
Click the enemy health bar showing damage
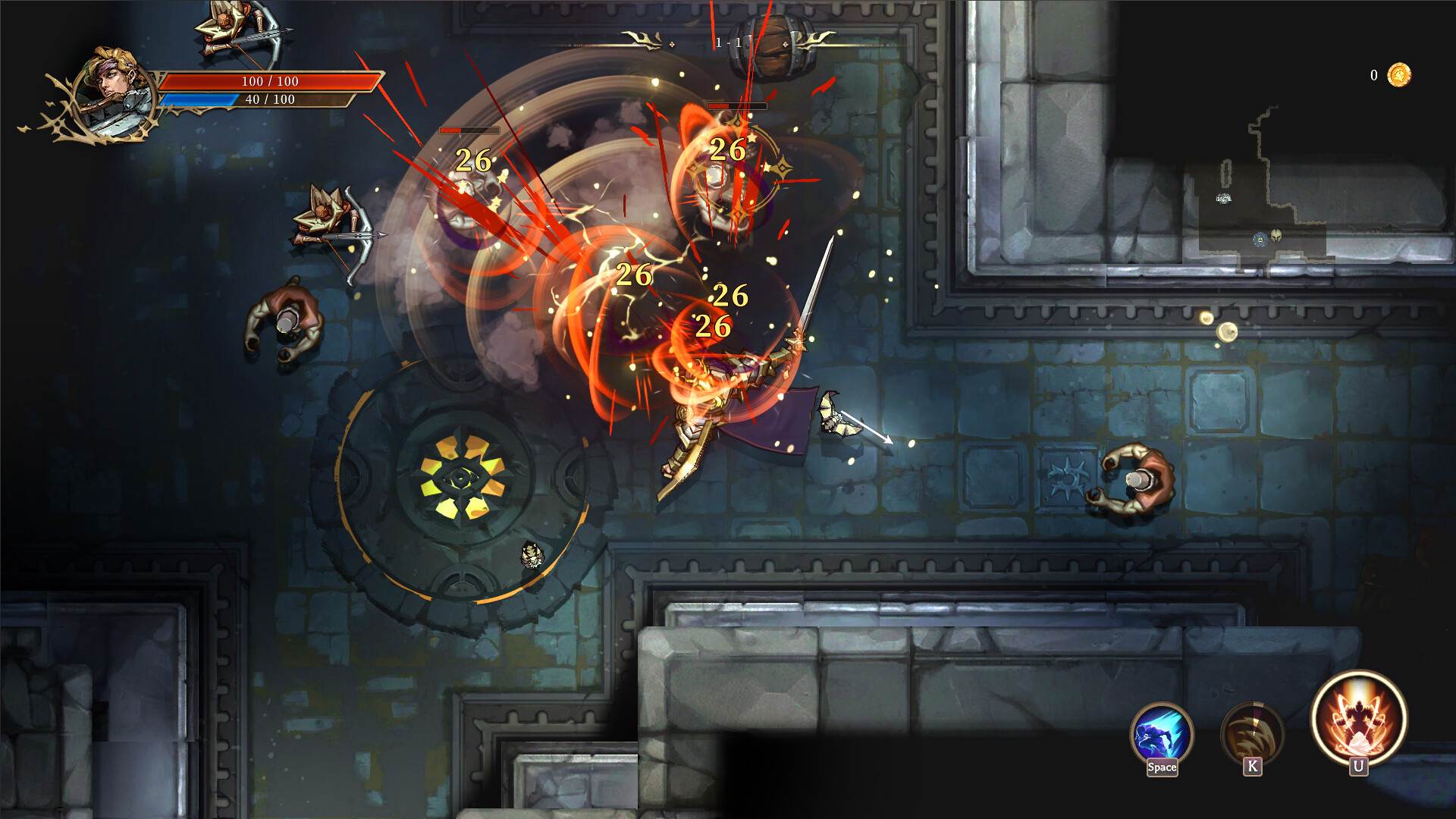tap(468, 130)
